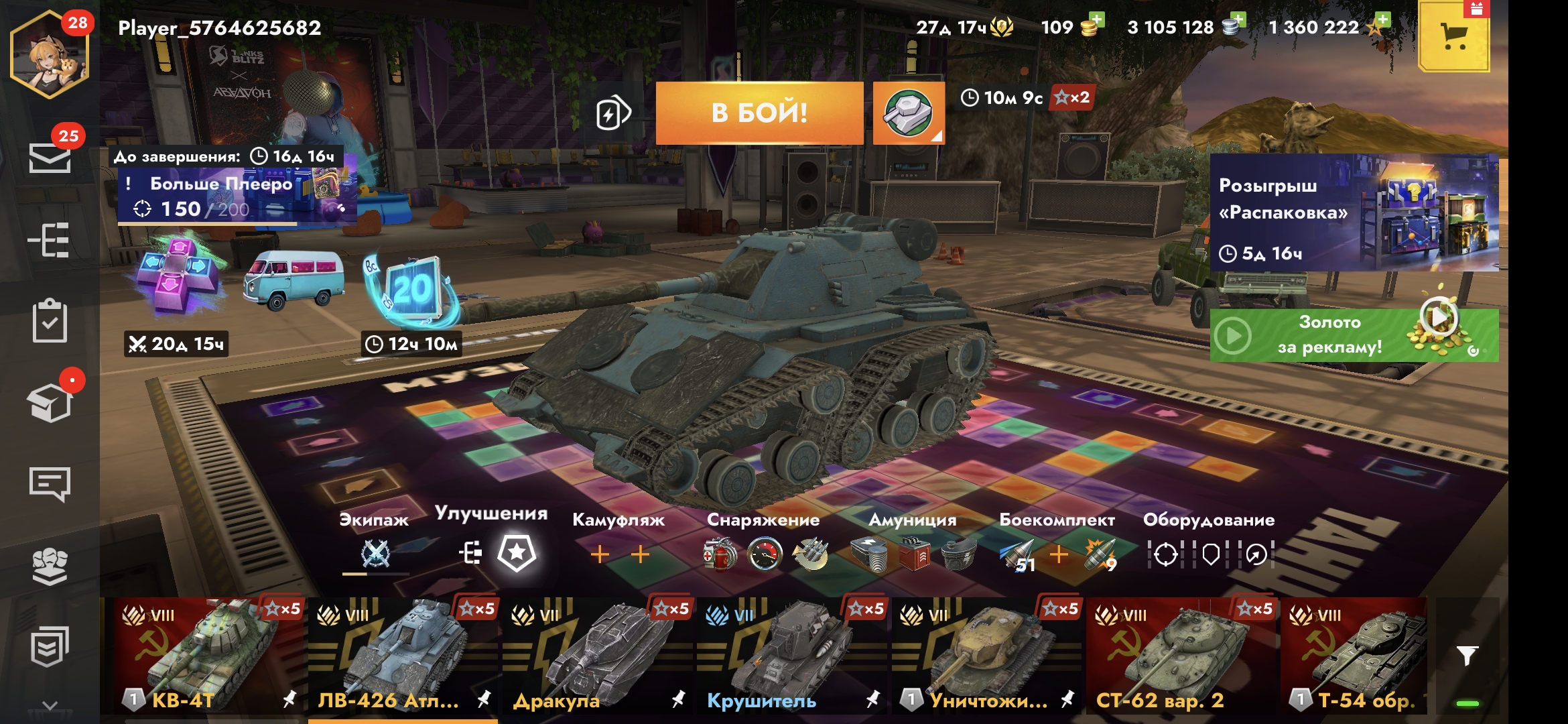Open the Розыгрыш «Распаковка» banner
This screenshot has width=1568, height=724.
coord(1354,213)
